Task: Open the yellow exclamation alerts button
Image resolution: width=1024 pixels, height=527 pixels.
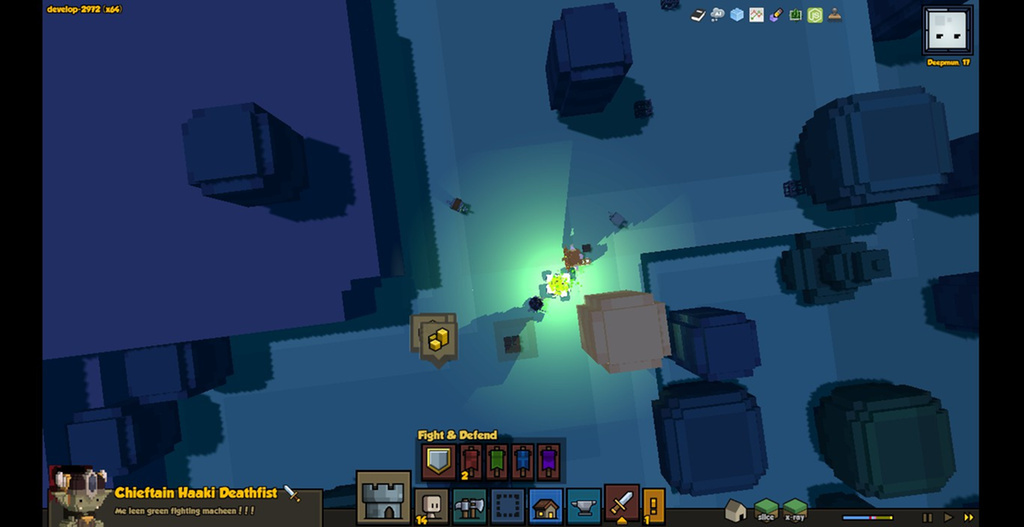Action: tap(654, 504)
